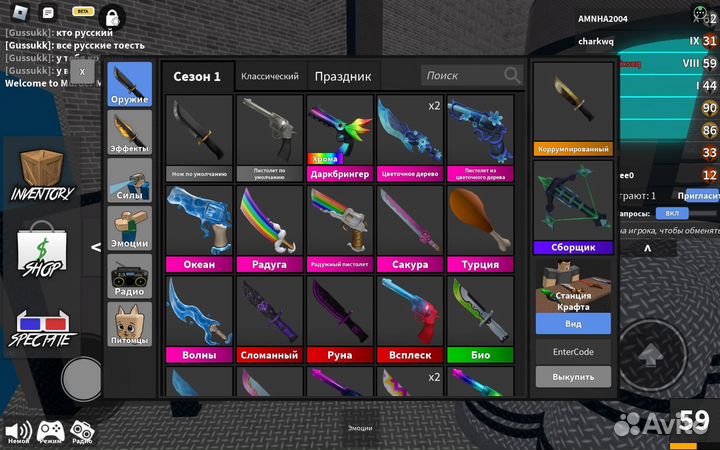Image resolution: width=720 pixels, height=450 pixels.
Task: Open the Праздник tab
Action: pyautogui.click(x=342, y=76)
